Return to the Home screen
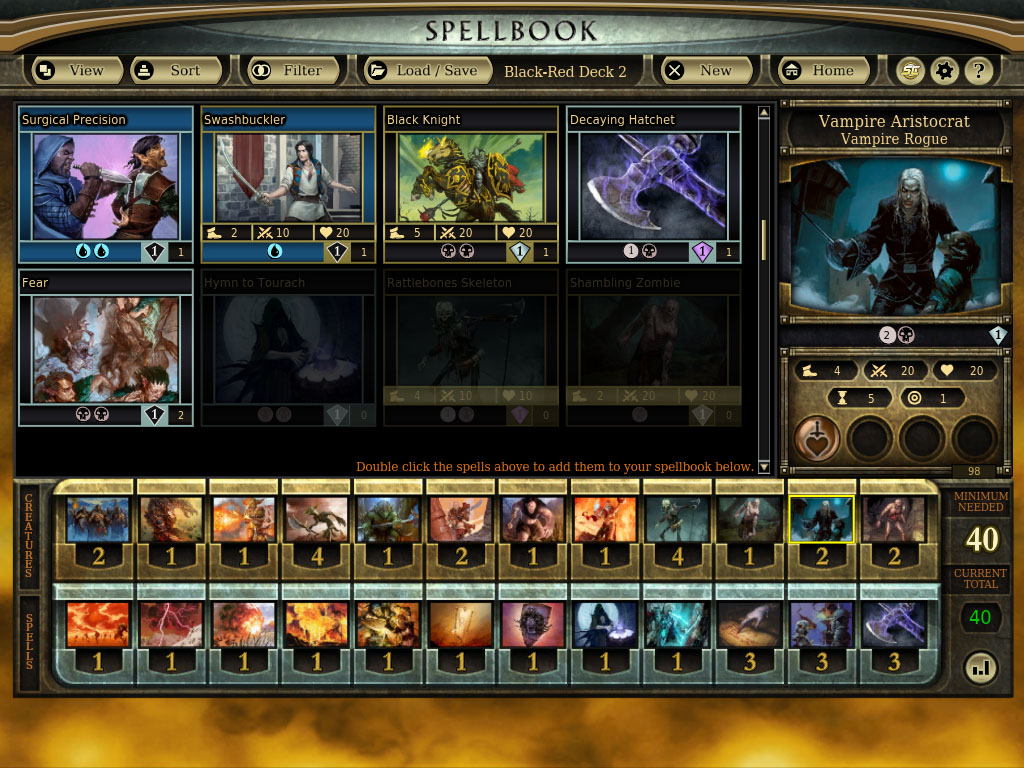Viewport: 1024px width, 768px height. coord(819,71)
